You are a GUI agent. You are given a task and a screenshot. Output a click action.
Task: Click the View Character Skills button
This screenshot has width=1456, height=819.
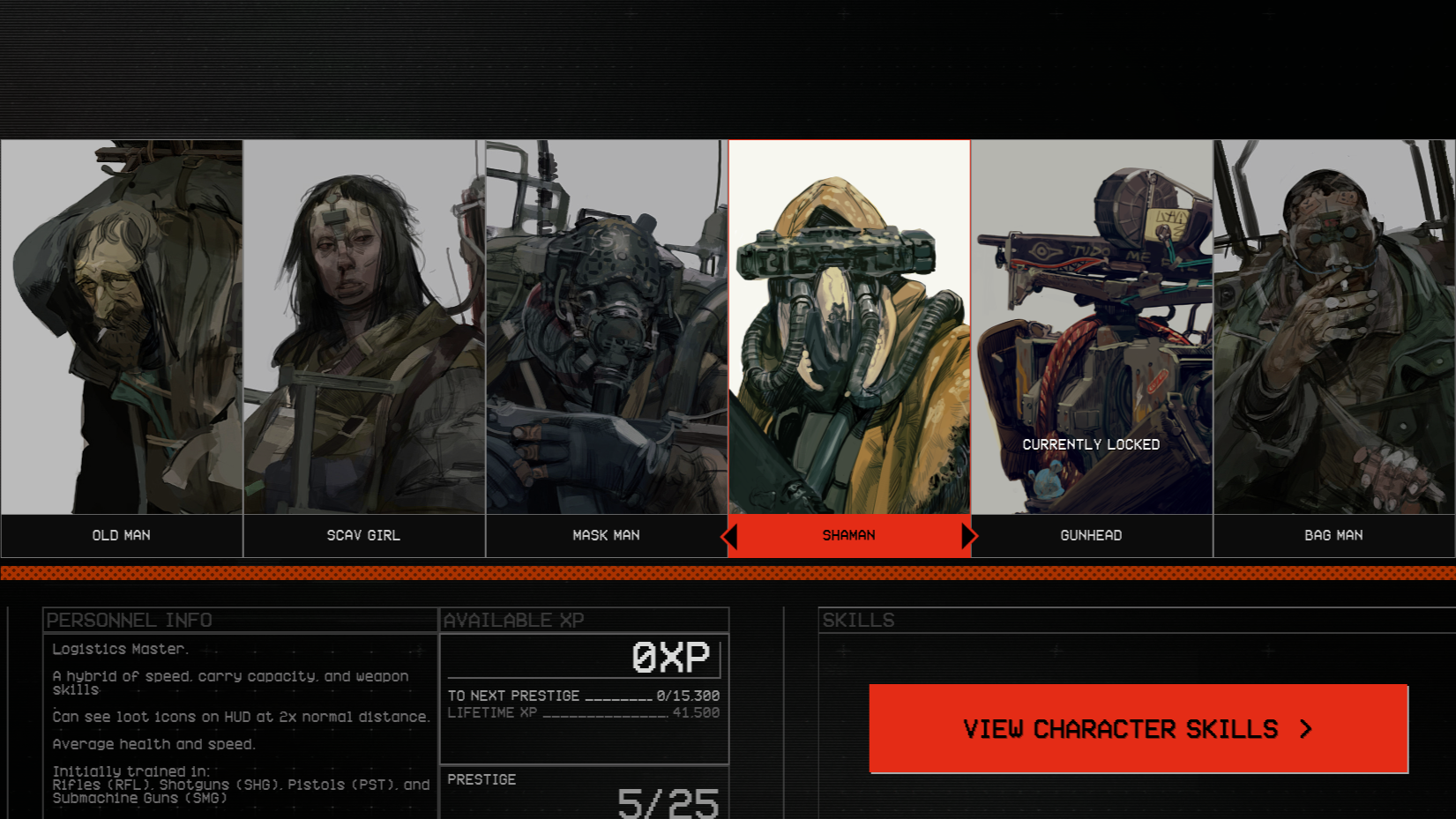tap(1138, 729)
